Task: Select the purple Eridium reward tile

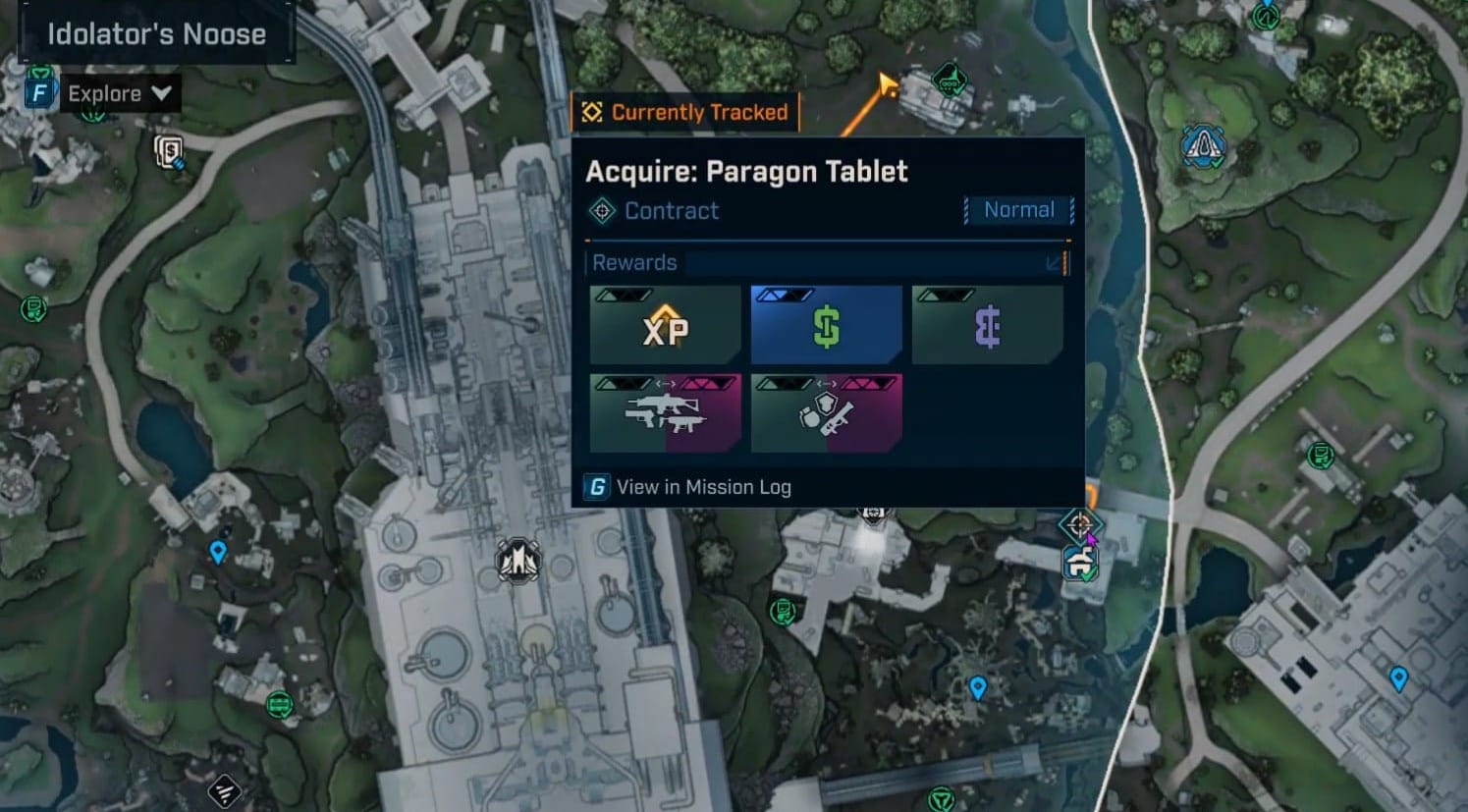Action: coord(987,326)
